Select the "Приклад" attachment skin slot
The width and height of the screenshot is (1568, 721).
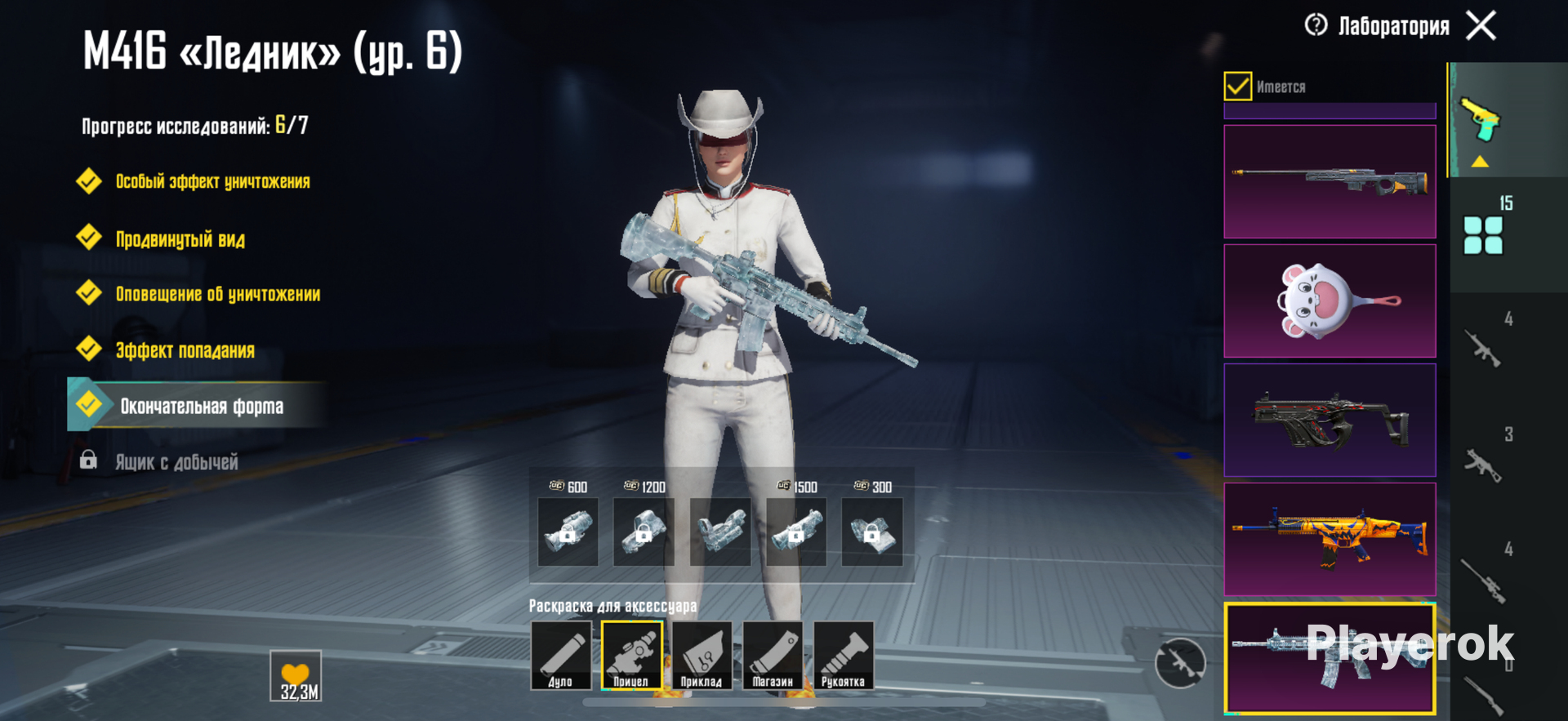702,656
